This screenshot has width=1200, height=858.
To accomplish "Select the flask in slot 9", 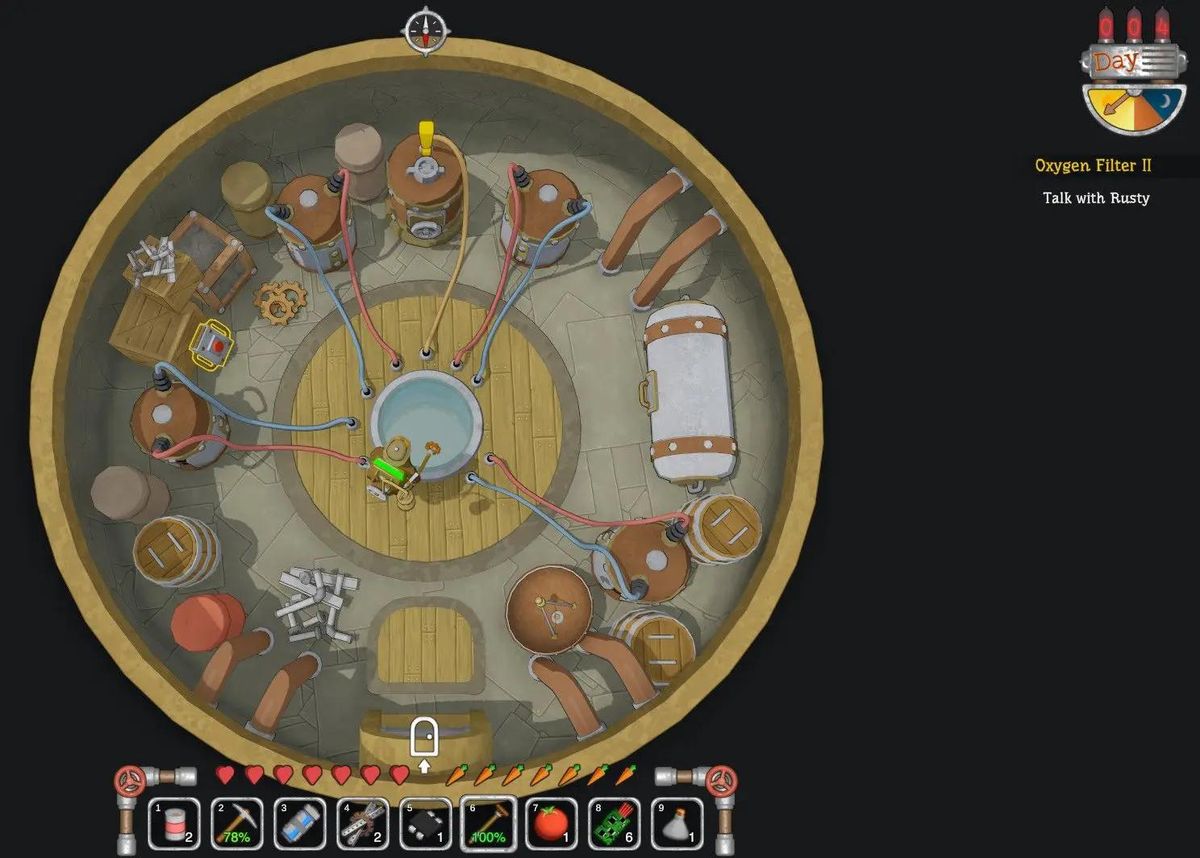I will 678,823.
